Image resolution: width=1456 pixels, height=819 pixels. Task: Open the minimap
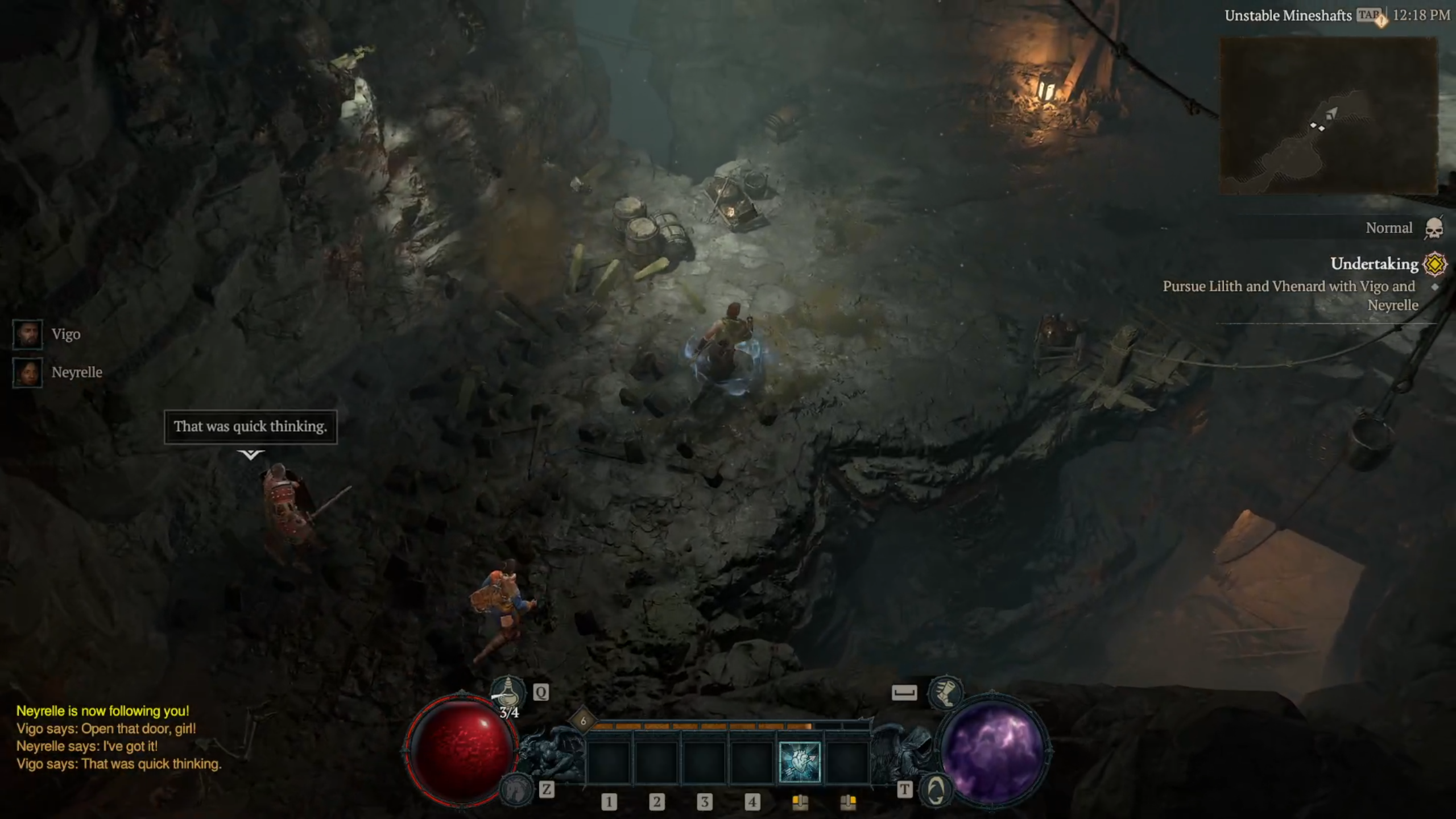coord(1329,116)
